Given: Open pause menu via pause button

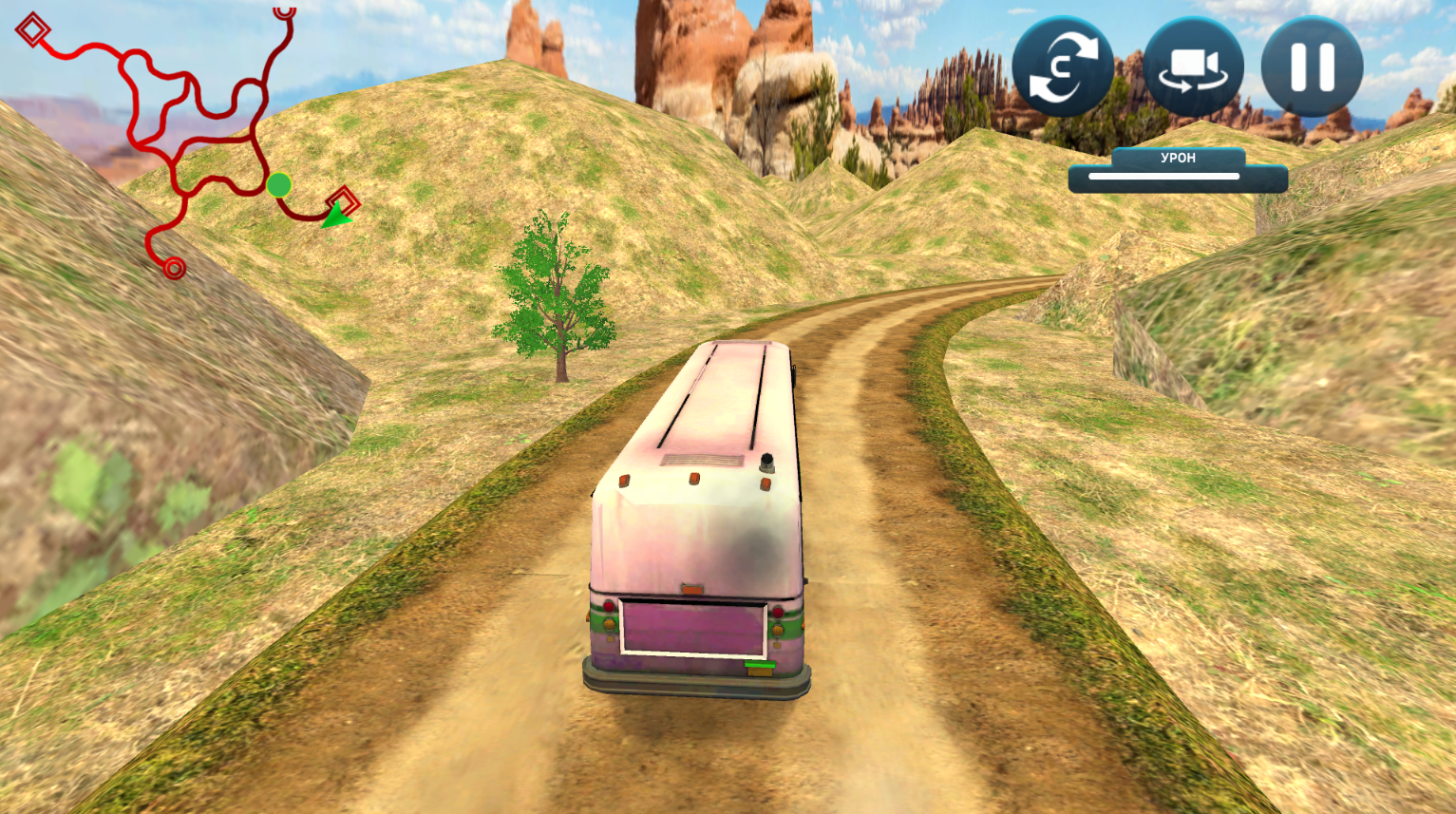Looking at the screenshot, I should click(x=1312, y=65).
